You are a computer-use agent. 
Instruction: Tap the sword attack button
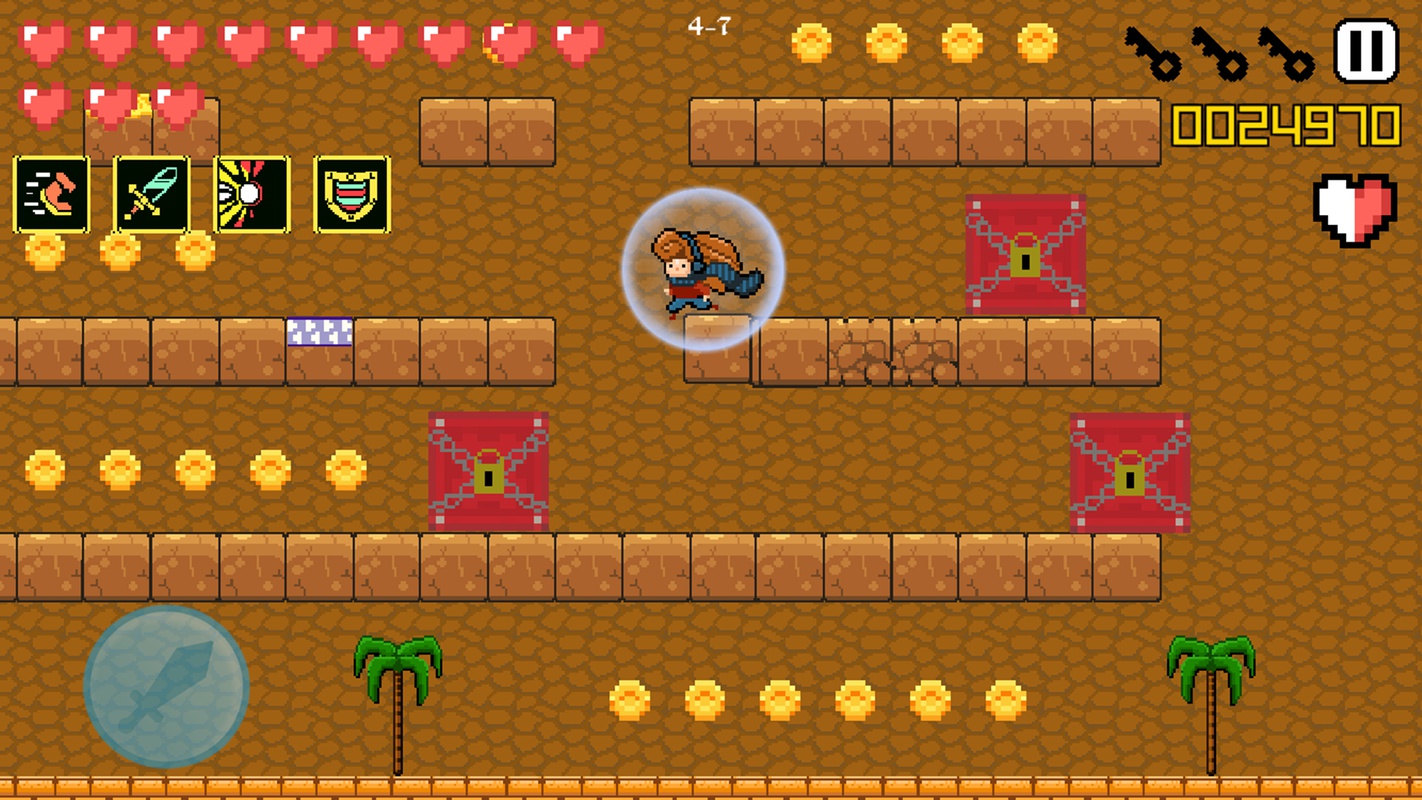click(x=166, y=687)
